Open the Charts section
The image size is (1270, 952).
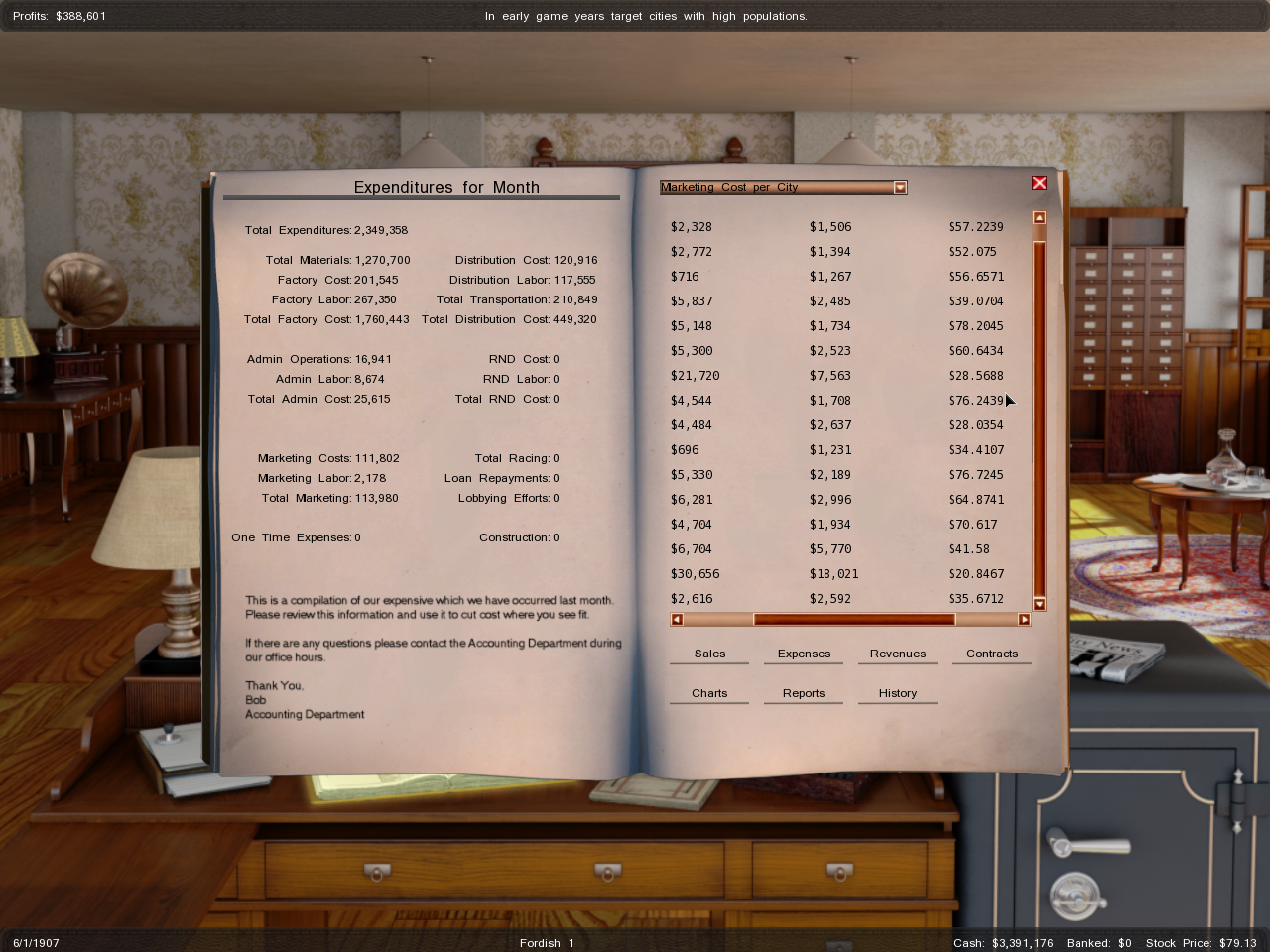709,694
